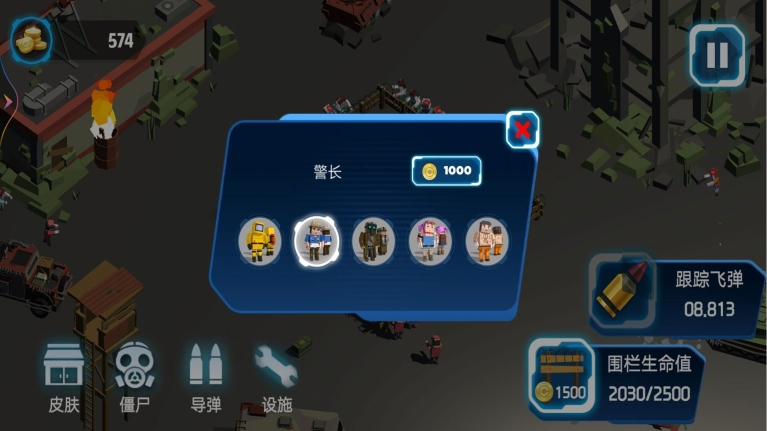Image resolution: width=767 pixels, height=431 pixels.
Task: Select the yellow hazmat suit character
Action: pos(260,240)
